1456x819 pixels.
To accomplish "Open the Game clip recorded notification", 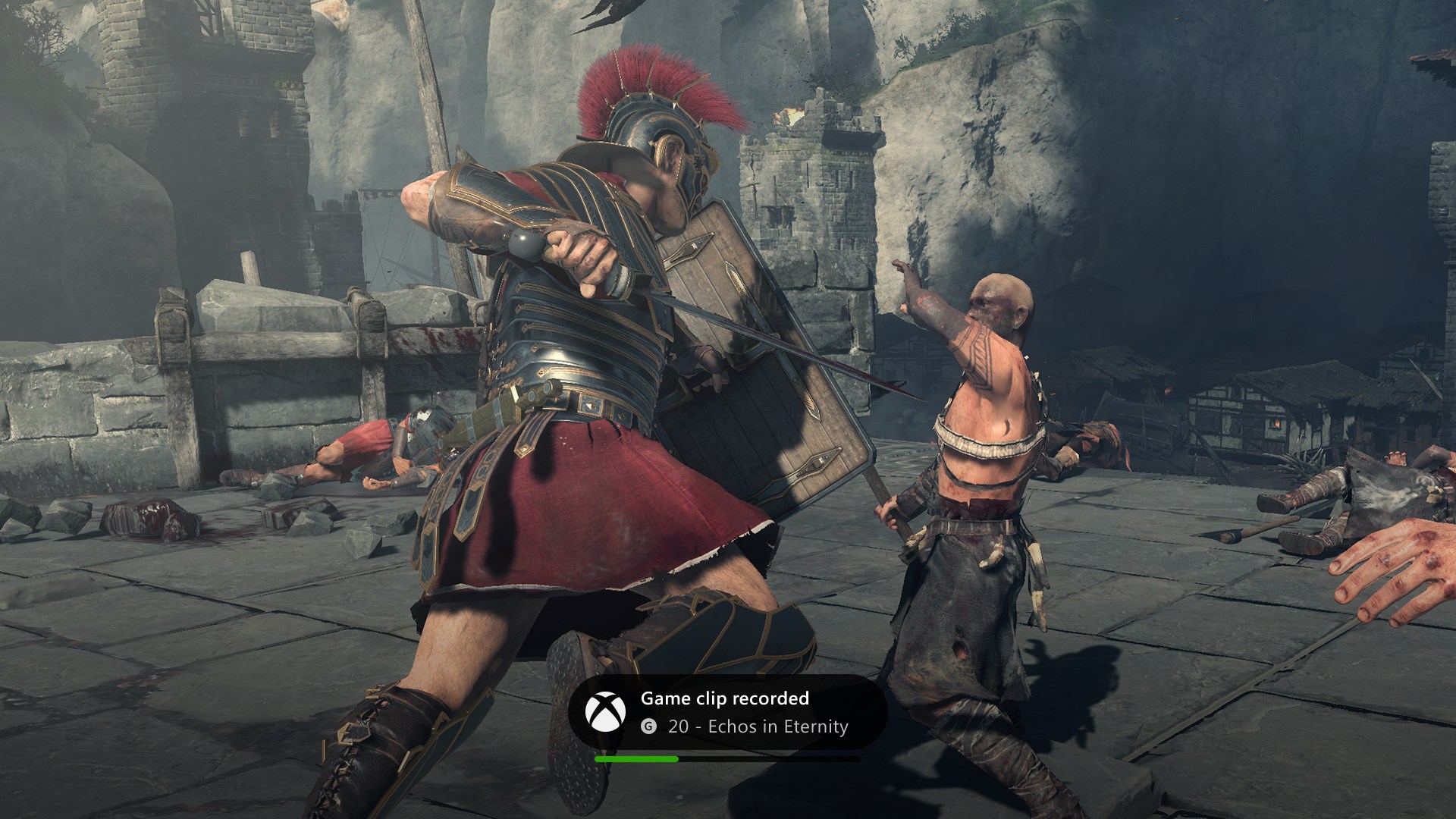I will (726, 712).
